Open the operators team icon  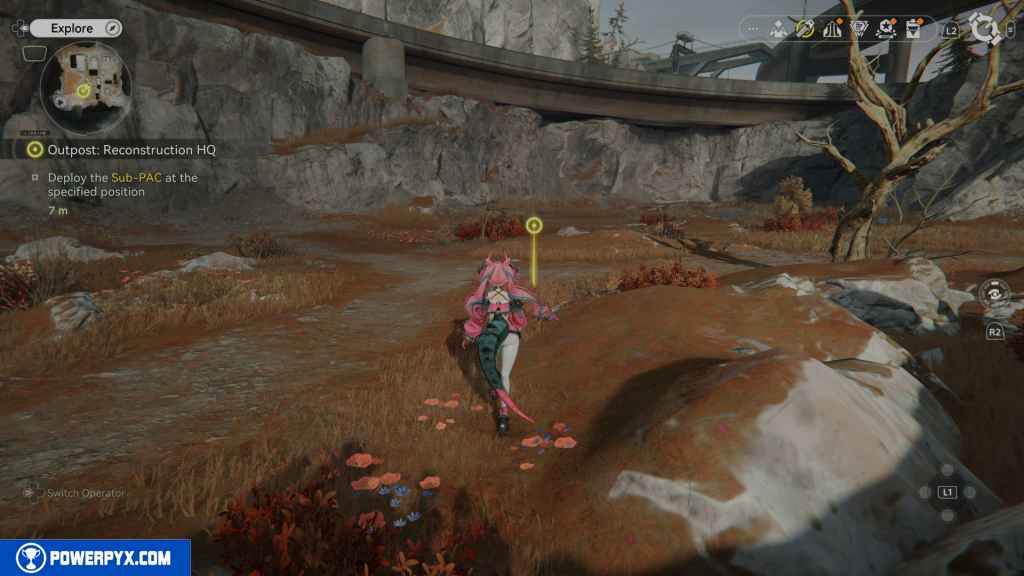(x=779, y=29)
